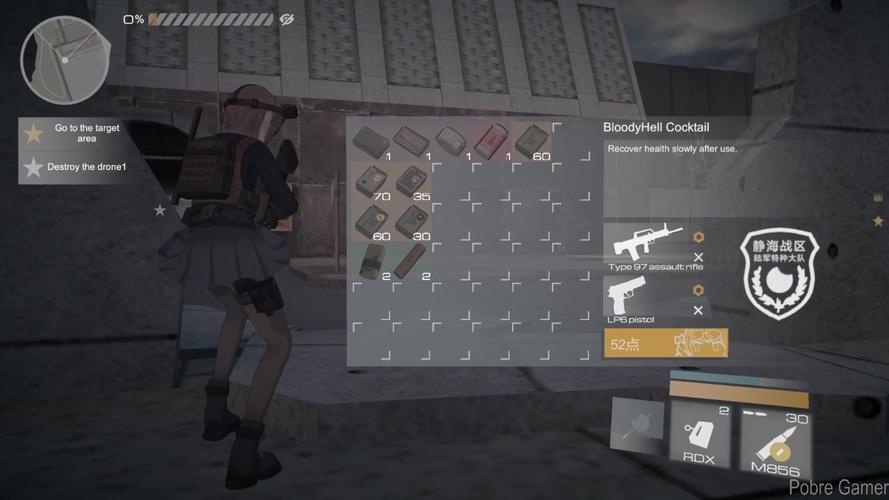Select the LP6 pistol slot
889x500 pixels.
tap(641, 298)
